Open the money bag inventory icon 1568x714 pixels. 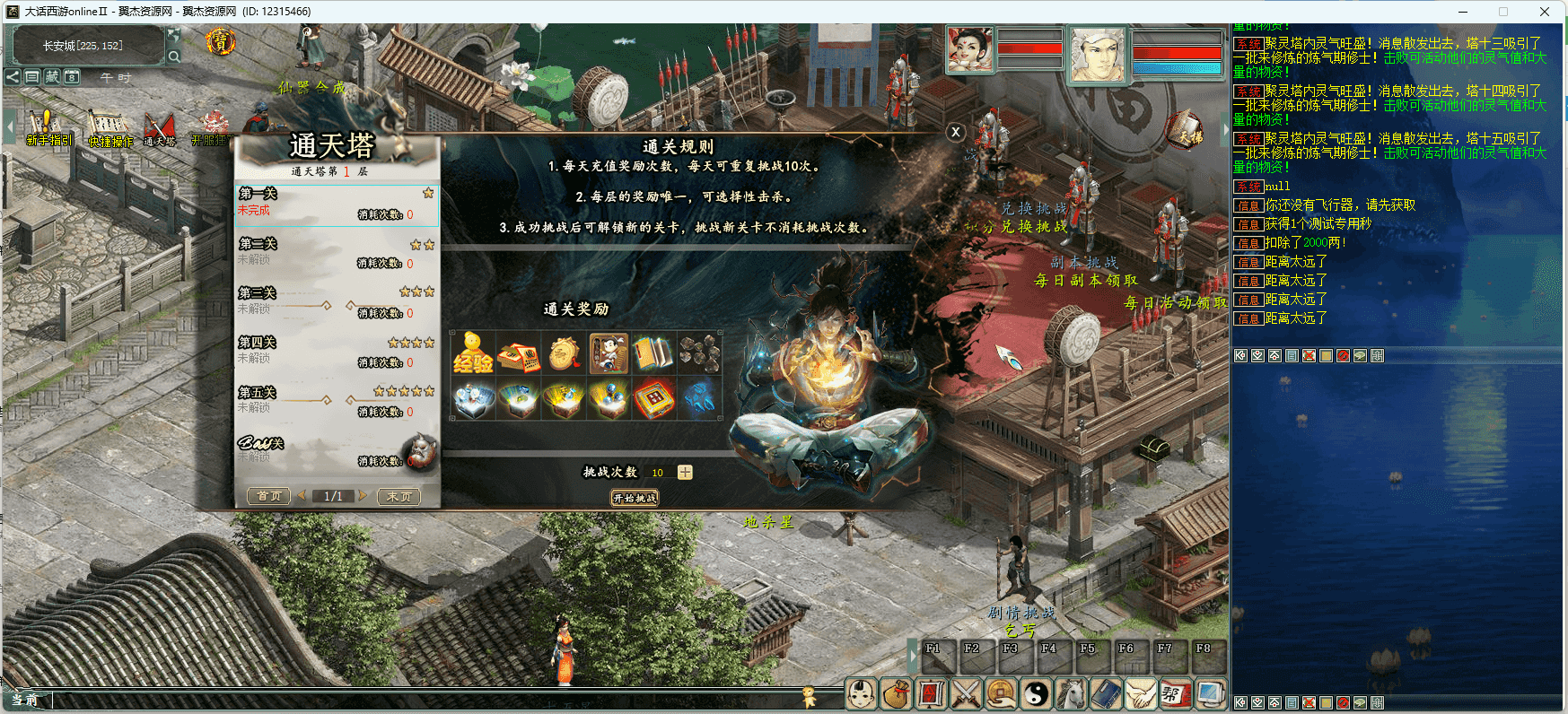897,693
